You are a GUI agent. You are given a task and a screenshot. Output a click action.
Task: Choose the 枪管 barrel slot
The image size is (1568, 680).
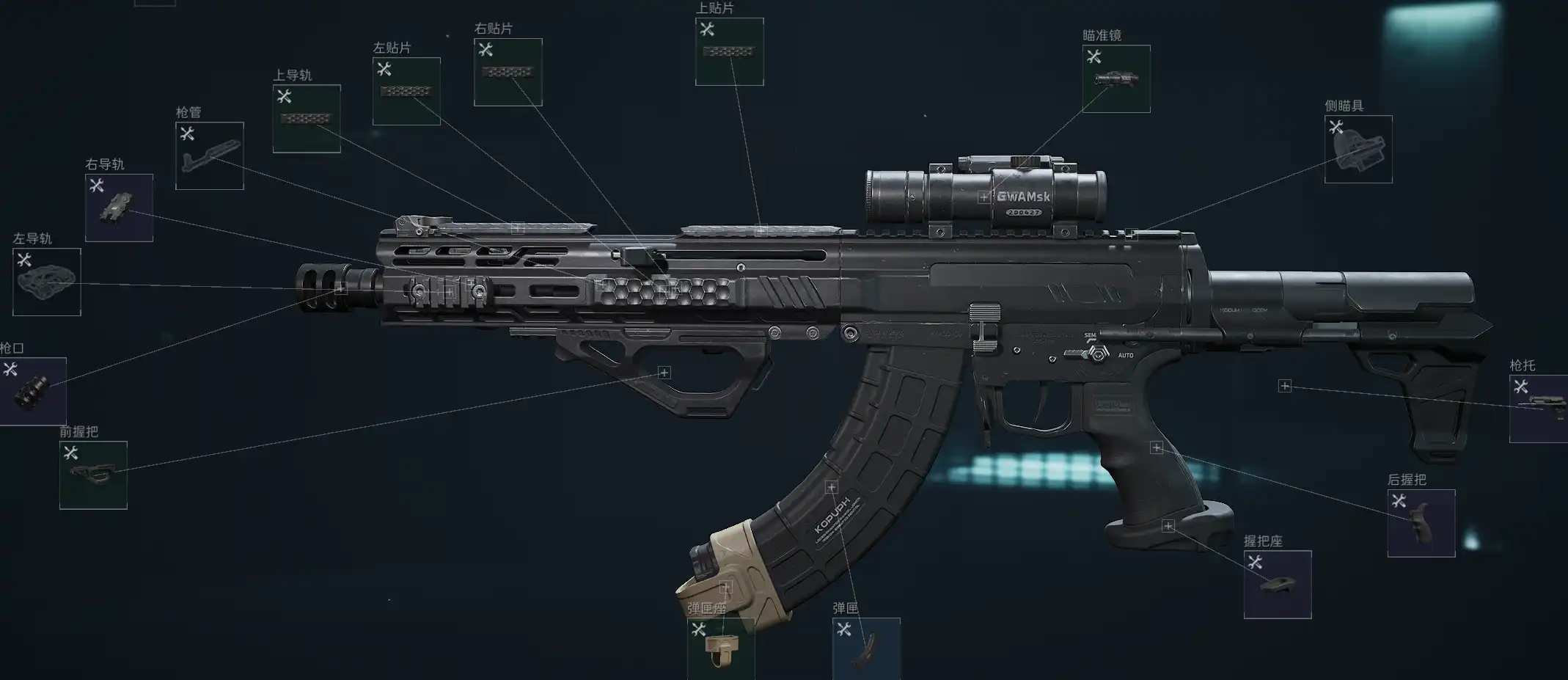click(x=210, y=156)
